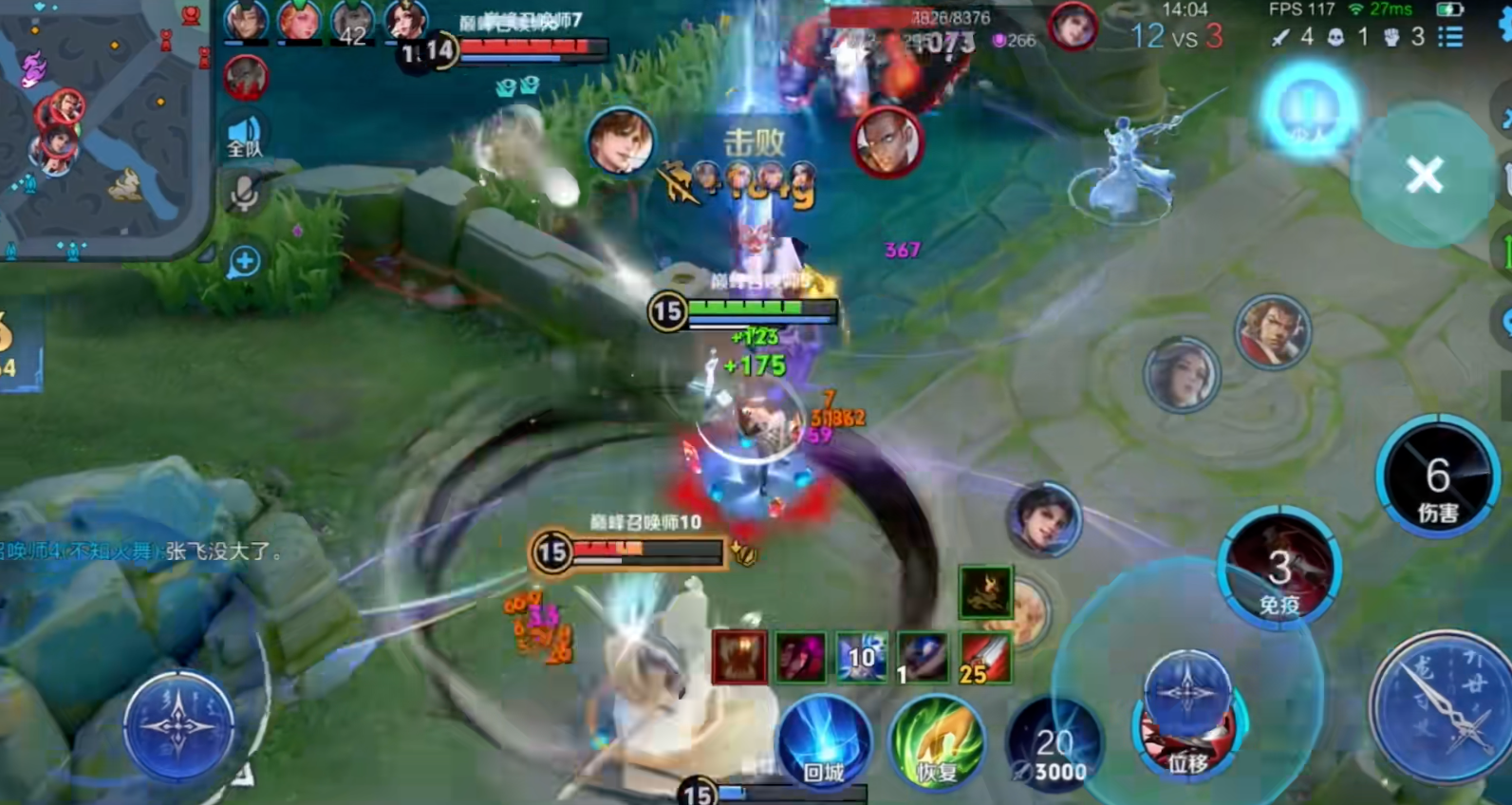Open the quick chat plus bubble

[x=244, y=261]
